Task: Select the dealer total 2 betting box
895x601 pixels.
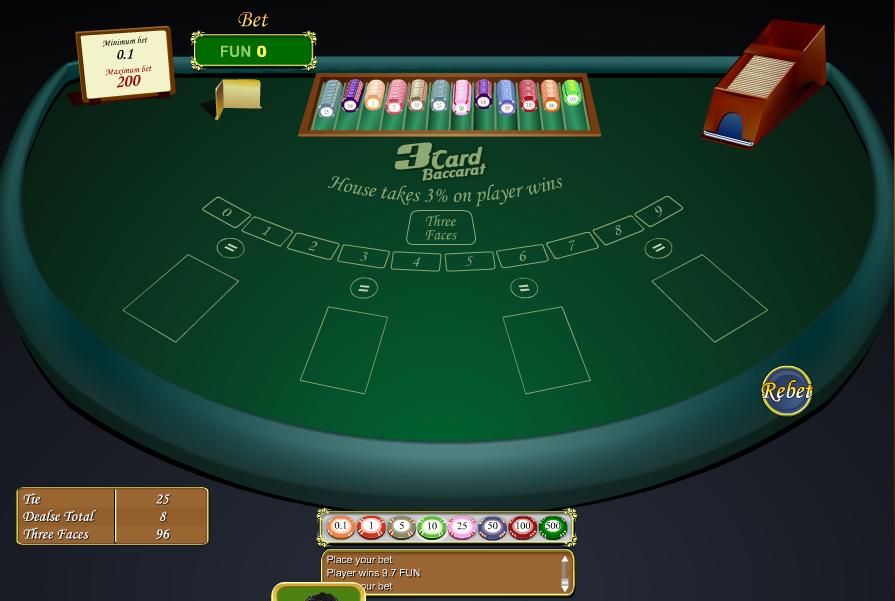Action: pos(313,246)
